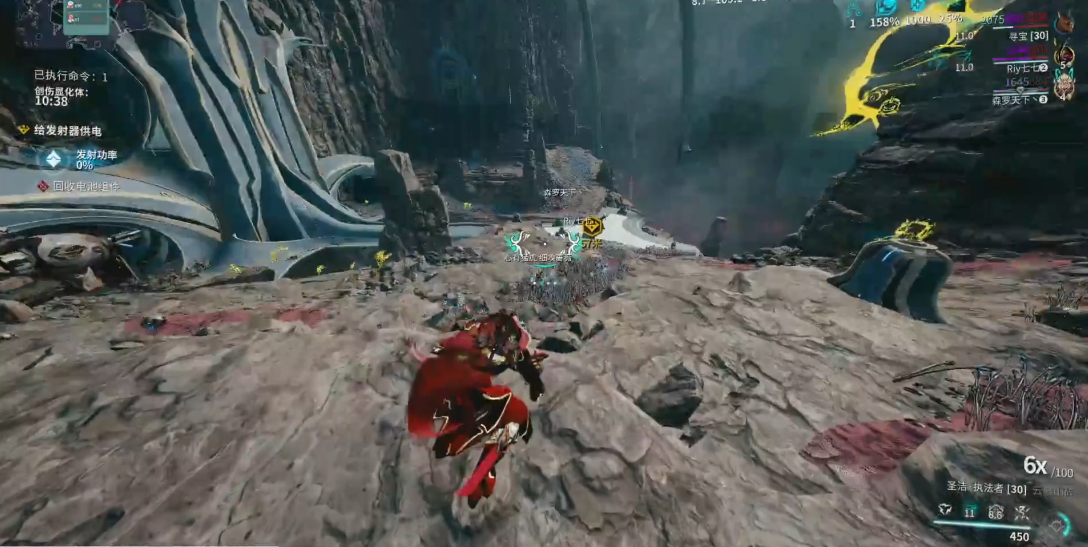Click the 发射功率 diamond objective icon
Screen dimensions: 1088x547
[53, 159]
